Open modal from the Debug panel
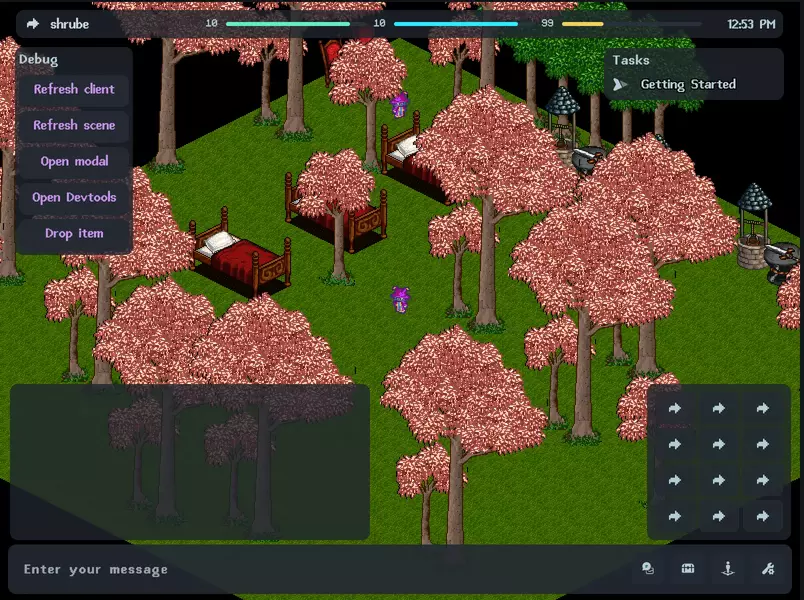The image size is (804, 600). click(74, 162)
